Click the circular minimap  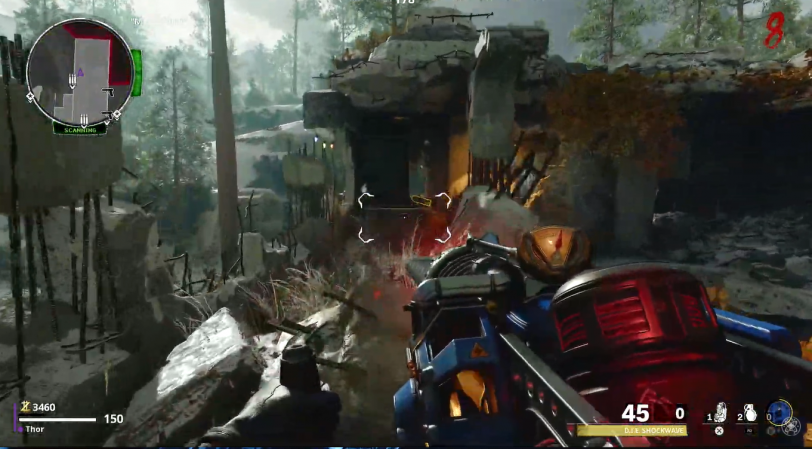(x=79, y=71)
